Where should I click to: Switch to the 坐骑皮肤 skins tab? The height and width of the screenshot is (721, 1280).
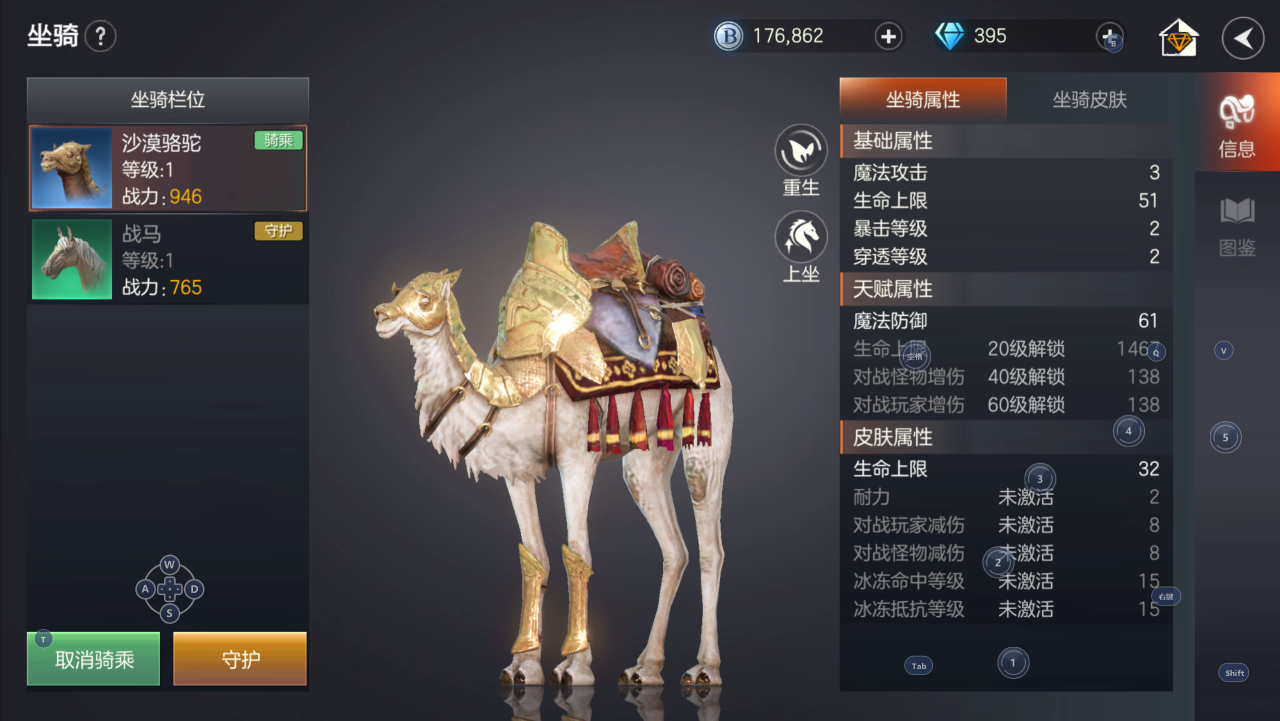[1089, 99]
